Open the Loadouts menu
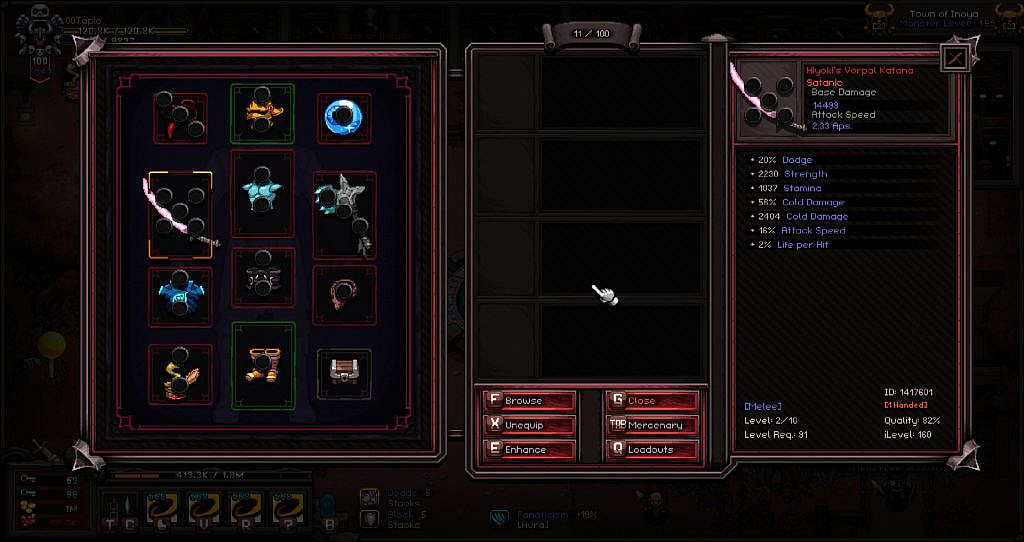This screenshot has height=542, width=1024. (x=653, y=450)
